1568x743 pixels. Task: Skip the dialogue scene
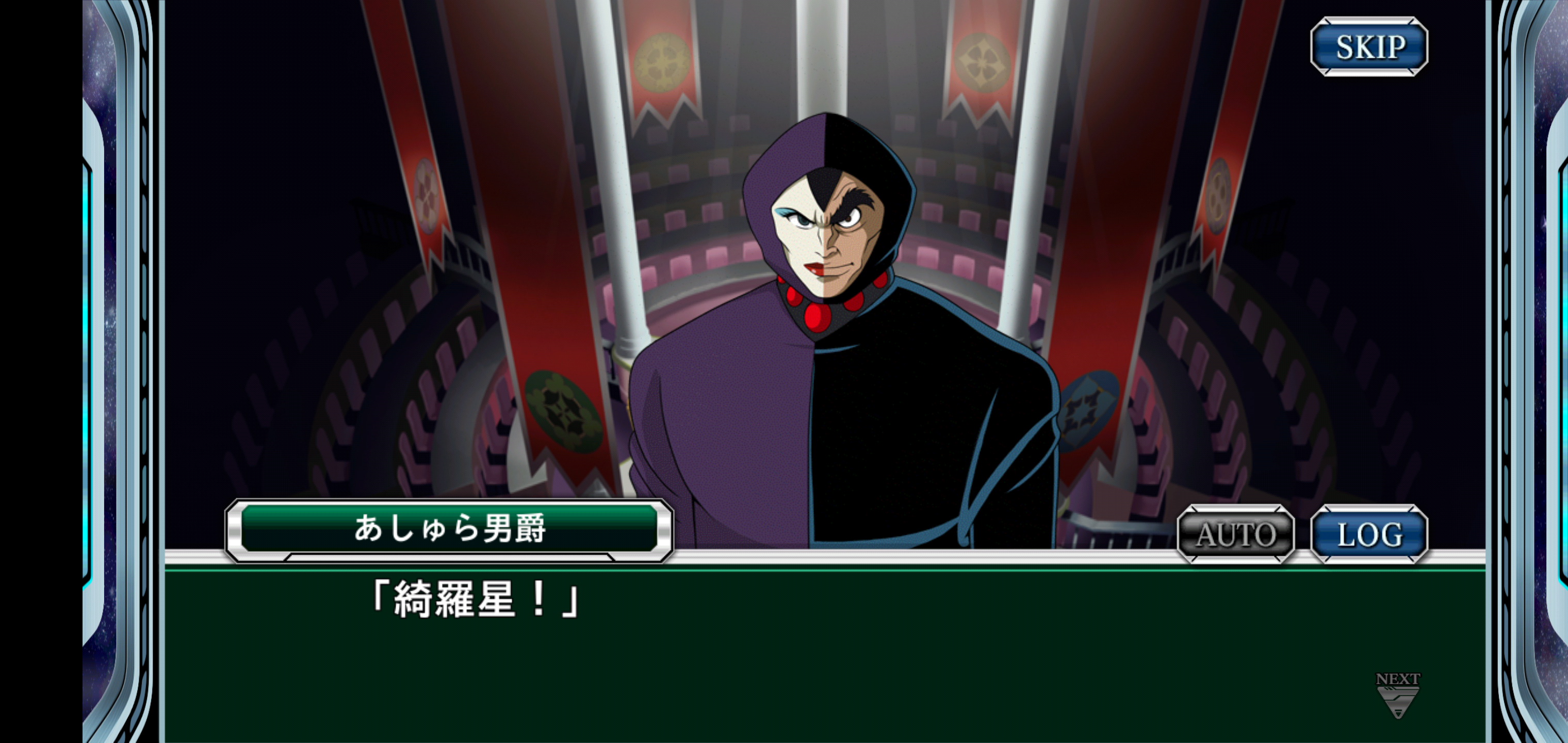pos(1369,47)
